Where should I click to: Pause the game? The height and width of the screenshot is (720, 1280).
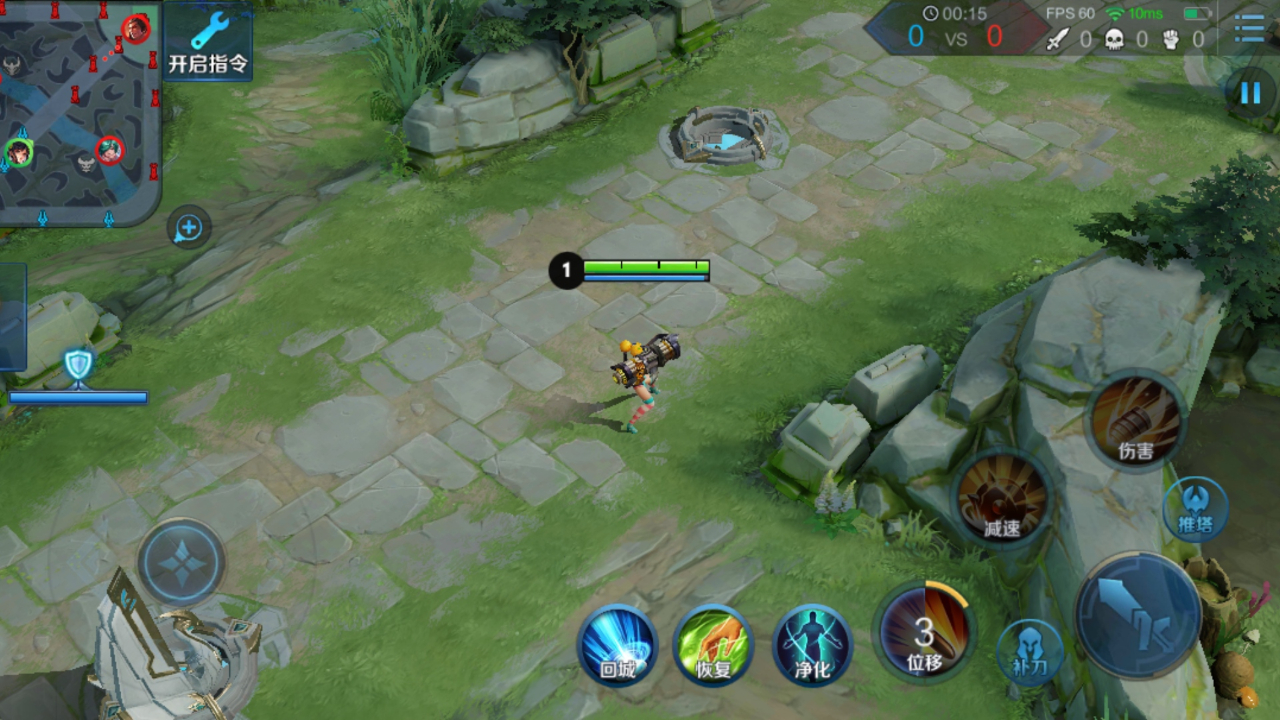pyautogui.click(x=1250, y=94)
